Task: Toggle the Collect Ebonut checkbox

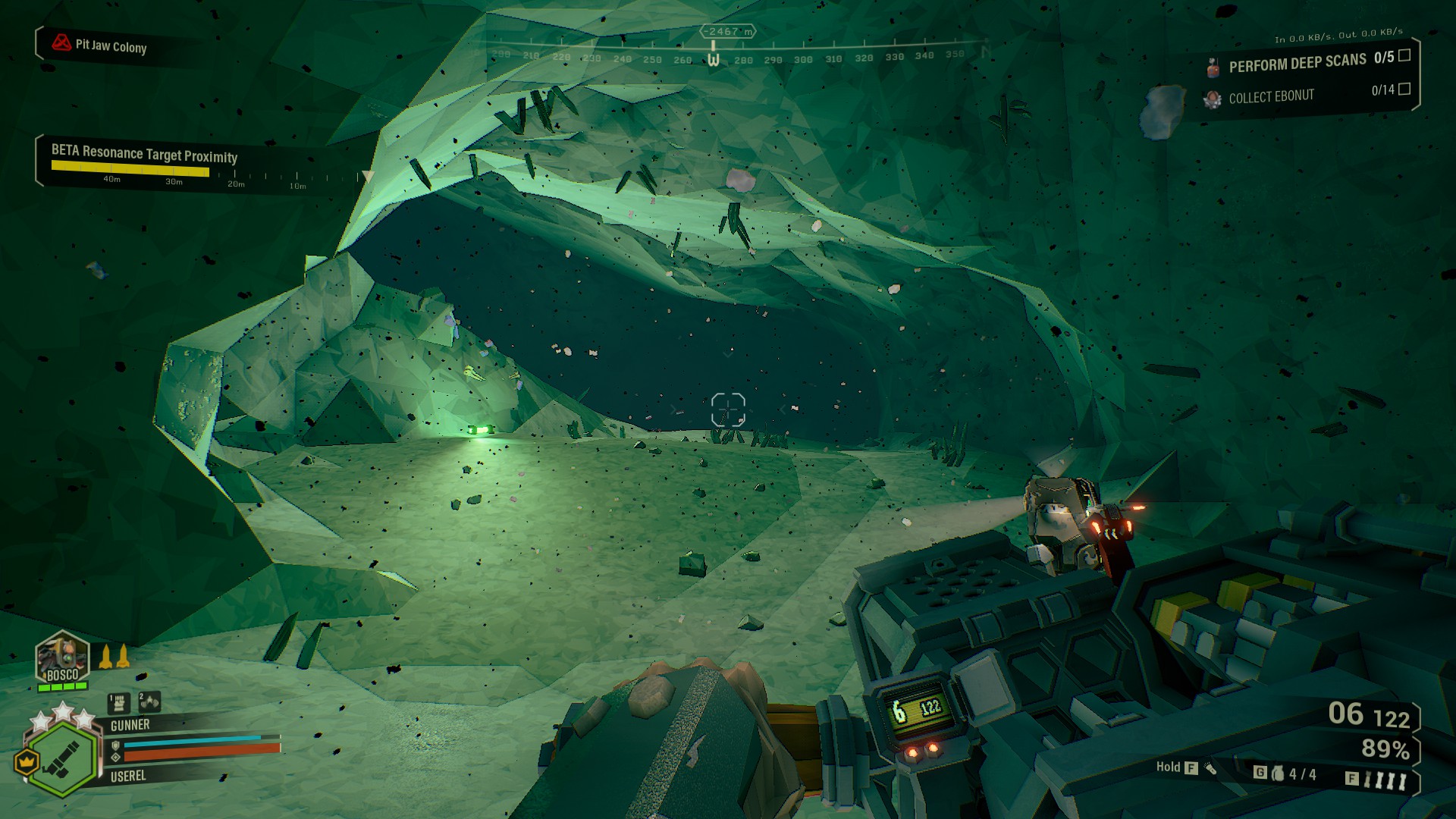Action: click(x=1404, y=89)
